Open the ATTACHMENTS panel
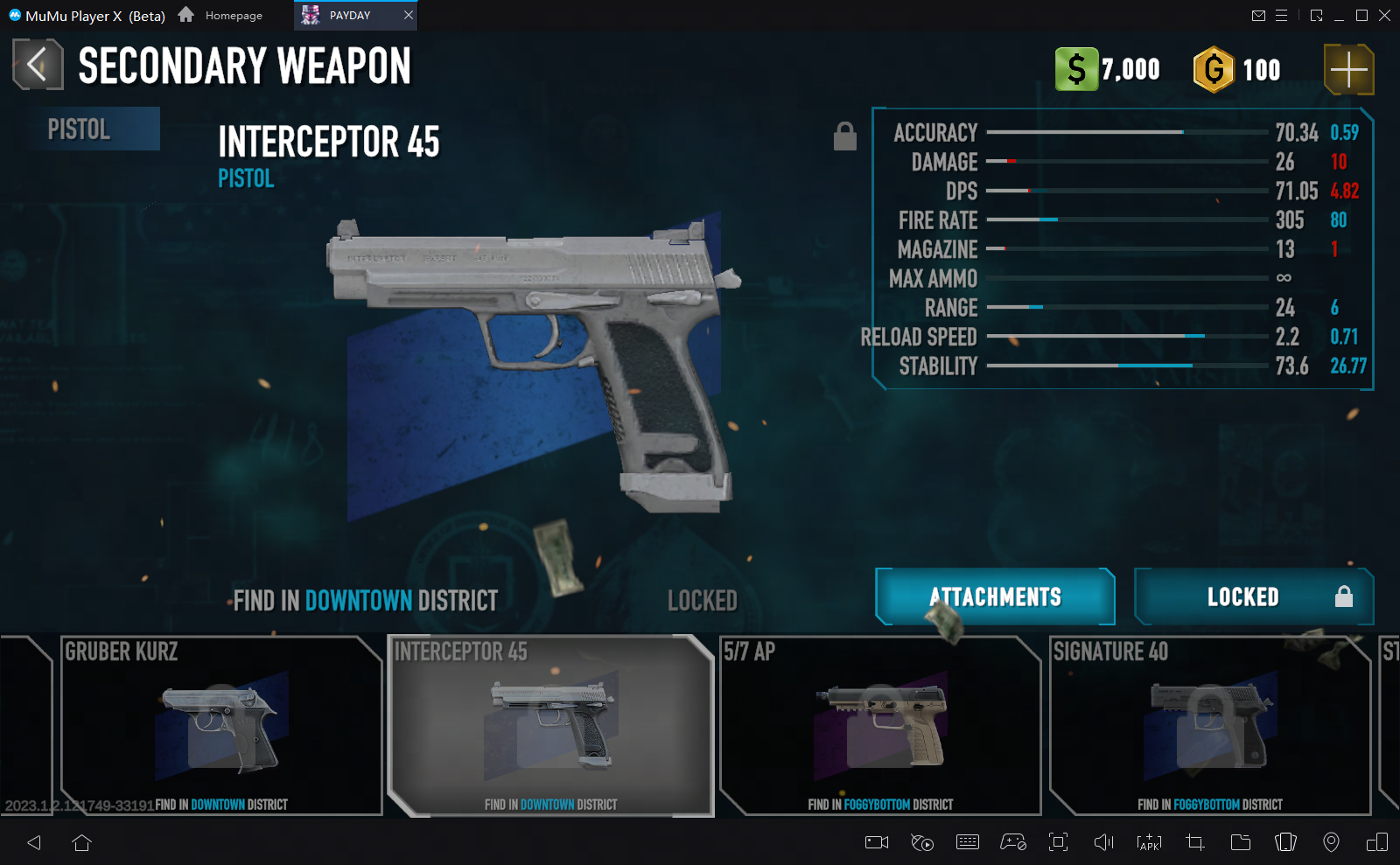The width and height of the screenshot is (1400, 865). click(994, 596)
